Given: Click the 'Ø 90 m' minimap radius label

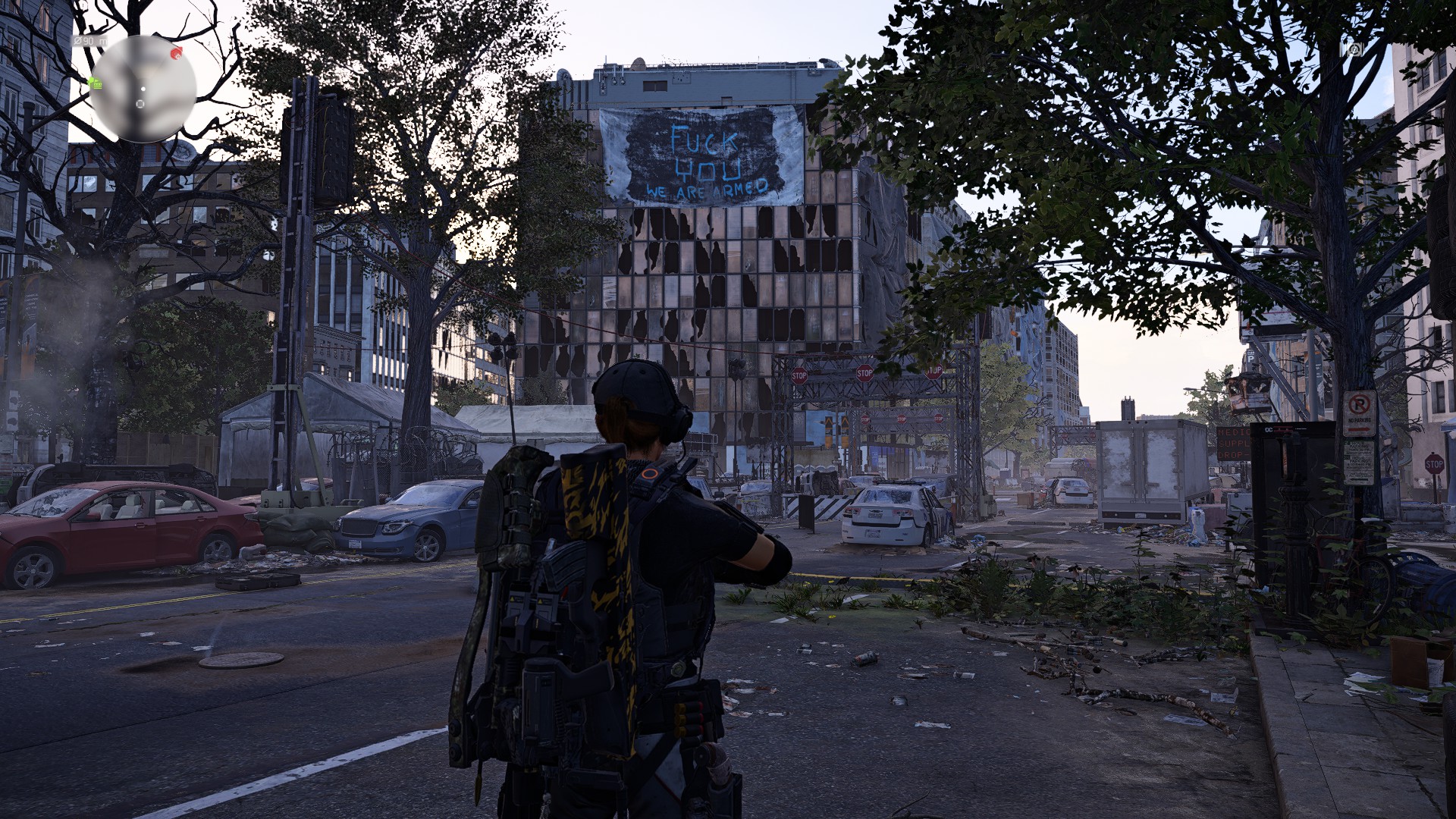Looking at the screenshot, I should [x=89, y=42].
